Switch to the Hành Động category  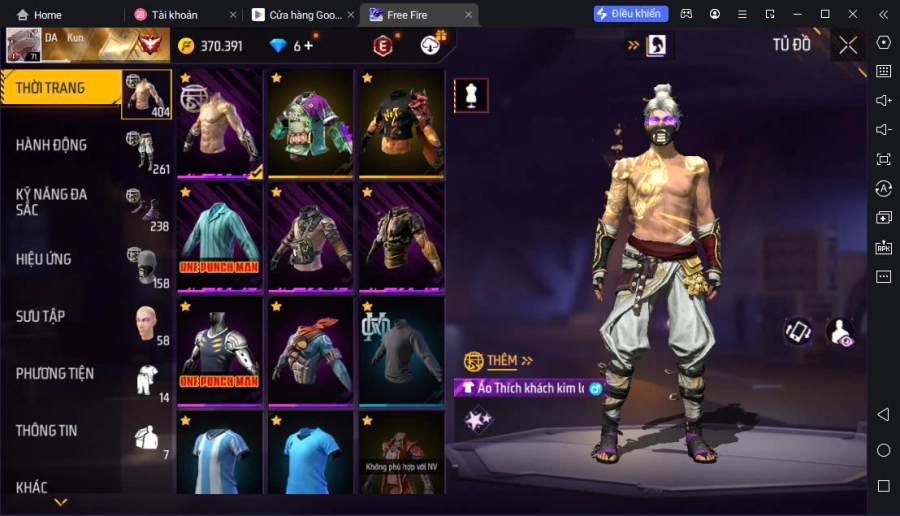point(51,145)
